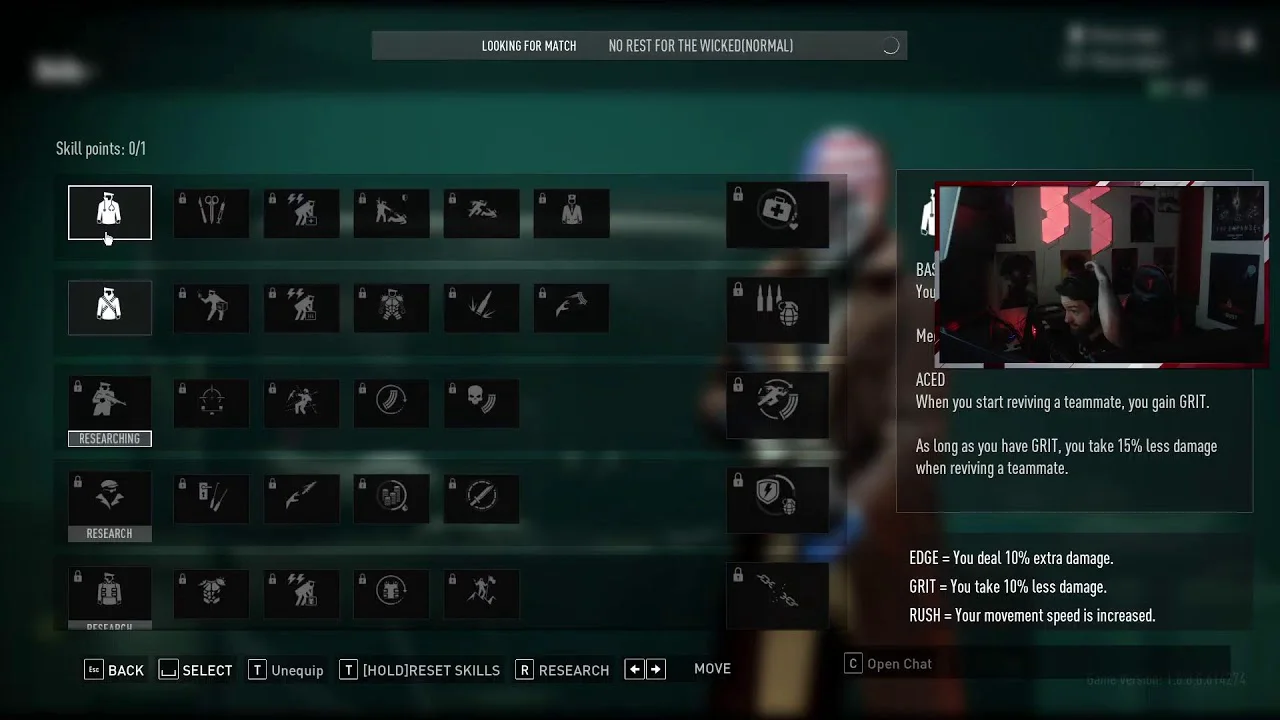The width and height of the screenshot is (1280, 720).
Task: Select the running figure with magazine skill
Action: click(x=777, y=404)
